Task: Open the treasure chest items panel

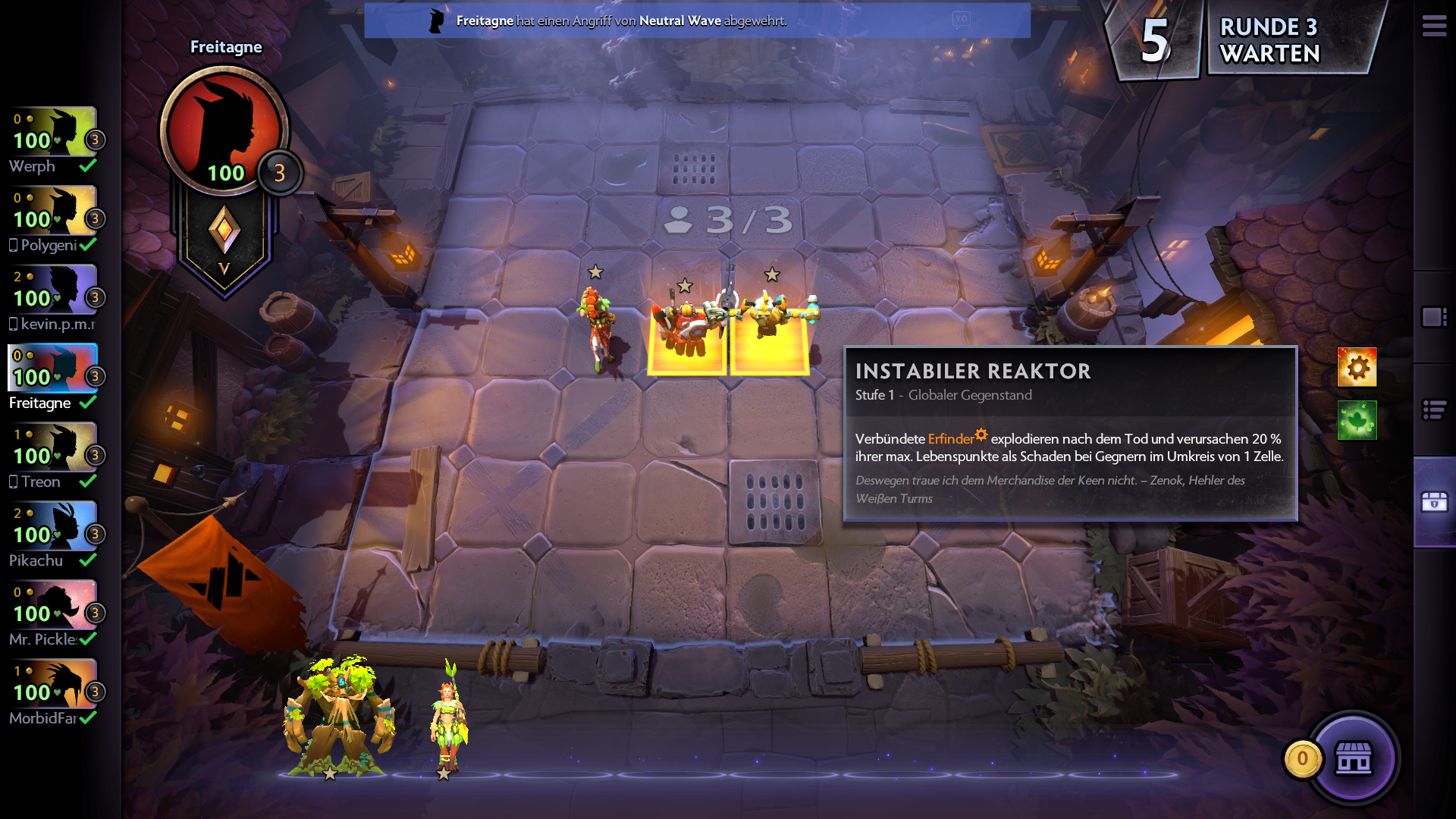Action: click(x=1434, y=502)
